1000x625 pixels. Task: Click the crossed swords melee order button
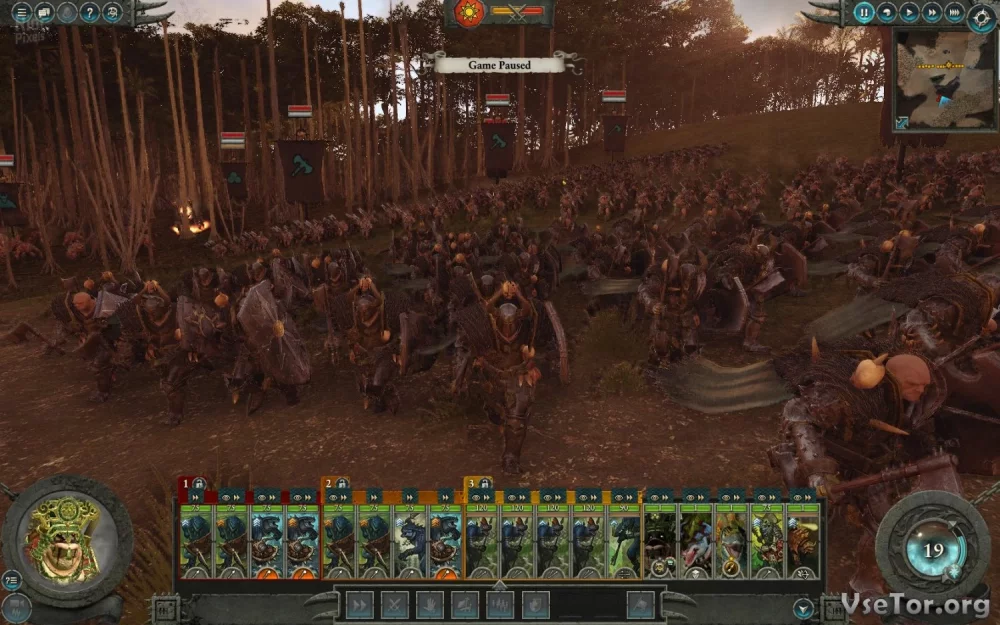click(x=395, y=604)
